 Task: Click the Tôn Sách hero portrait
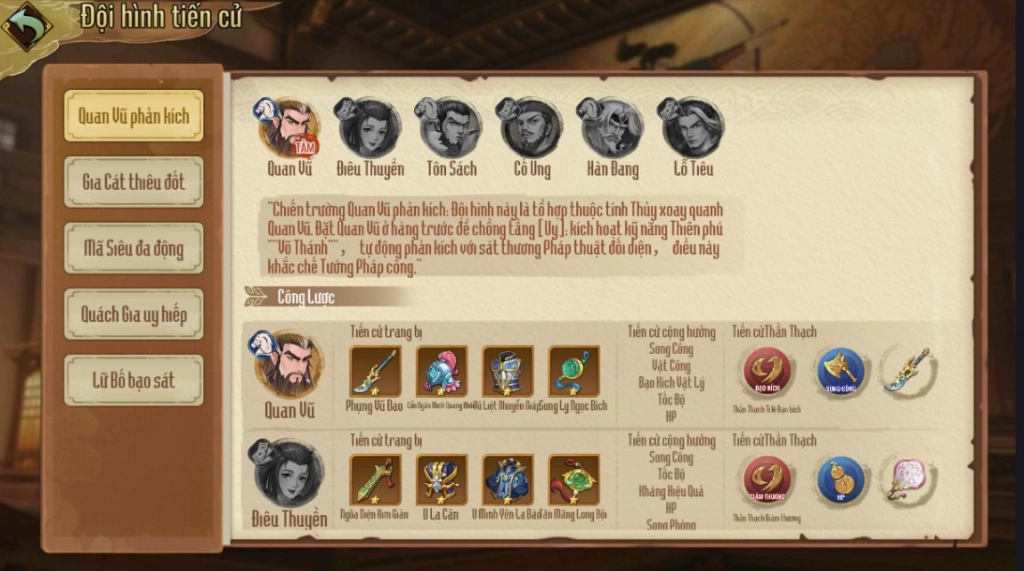point(450,128)
